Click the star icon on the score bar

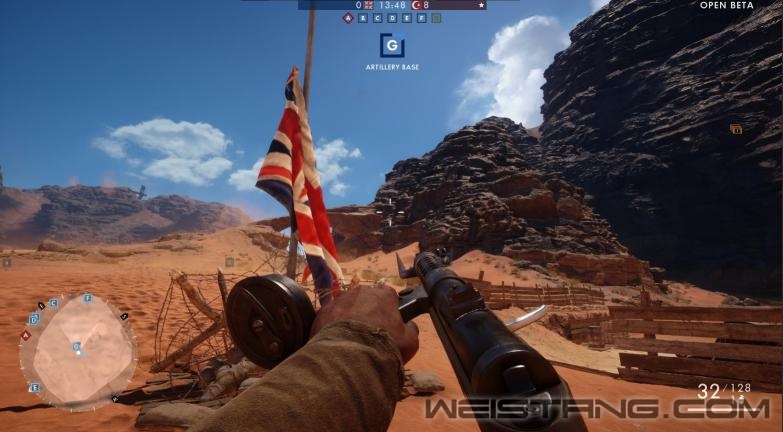481,5
